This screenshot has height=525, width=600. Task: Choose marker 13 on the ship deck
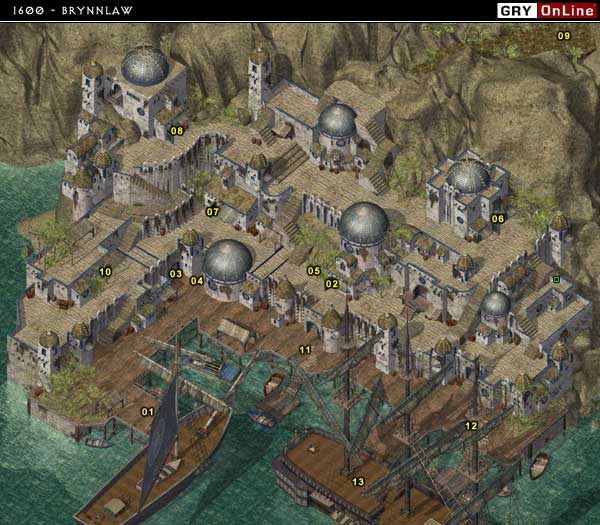tap(357, 483)
